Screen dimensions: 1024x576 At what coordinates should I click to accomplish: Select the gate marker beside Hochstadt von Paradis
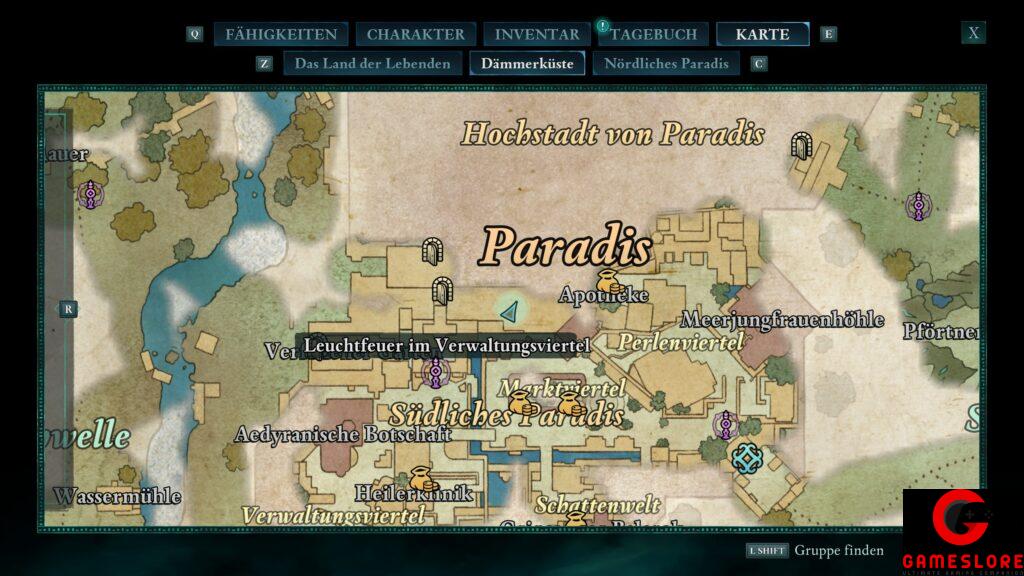[800, 146]
